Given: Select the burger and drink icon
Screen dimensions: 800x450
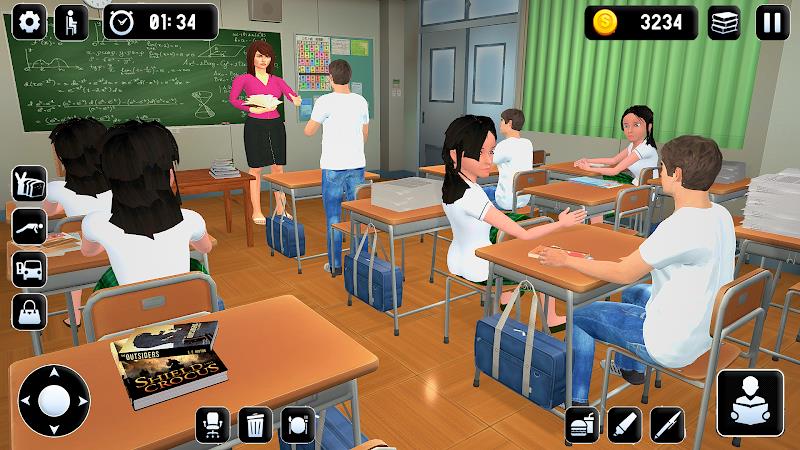Looking at the screenshot, I should coord(583,424).
